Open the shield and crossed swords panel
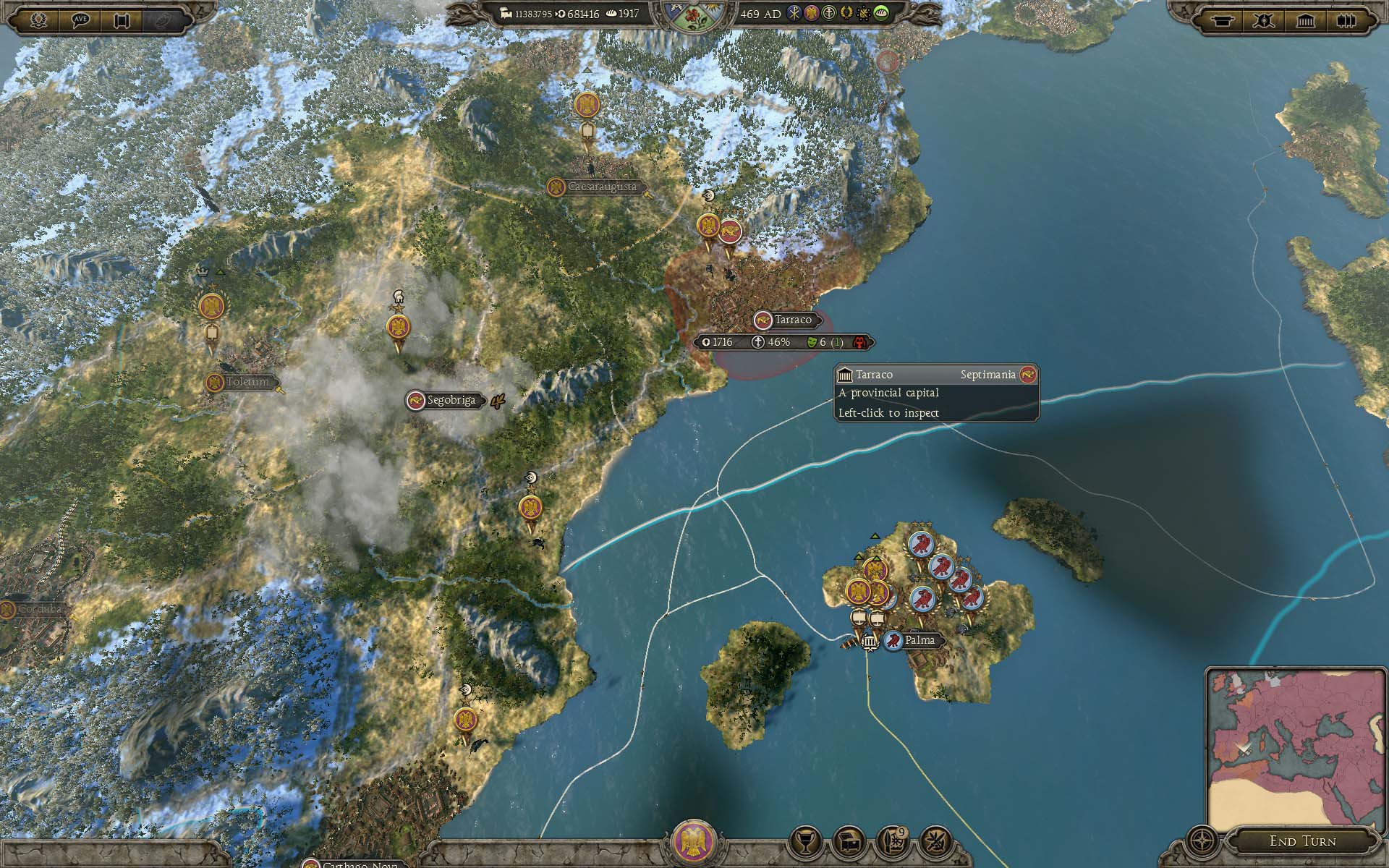This screenshot has height=868, width=1389. coord(1263,20)
